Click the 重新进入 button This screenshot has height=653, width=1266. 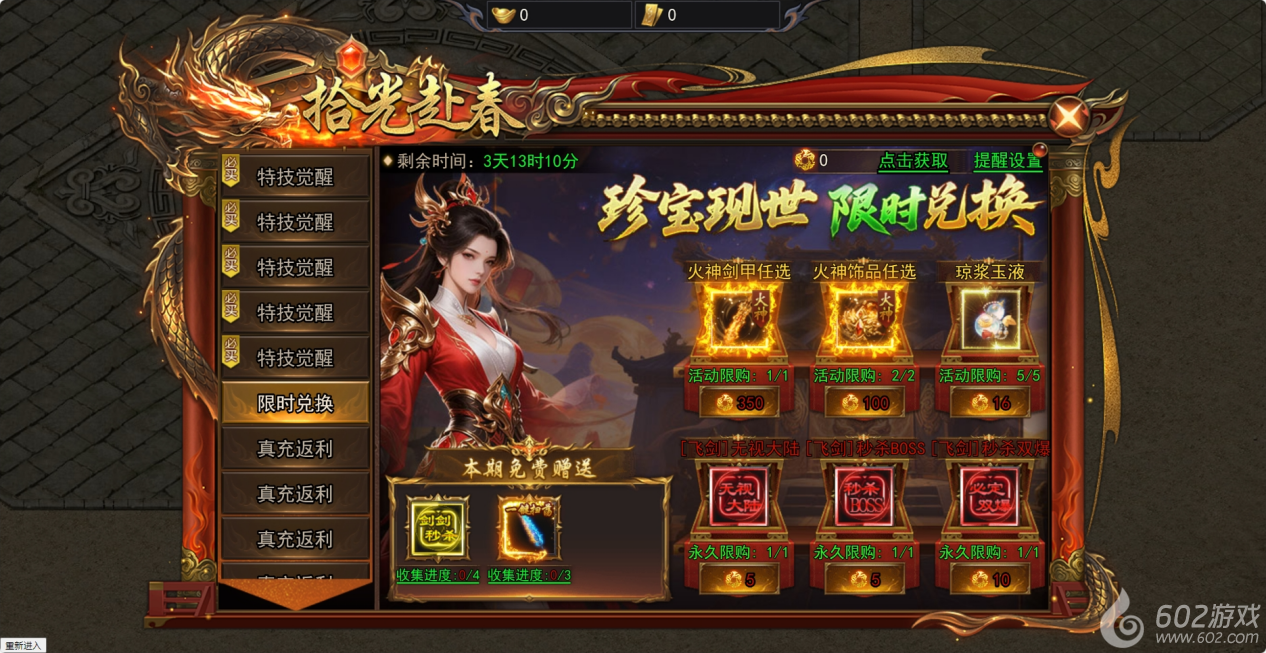pos(23,645)
